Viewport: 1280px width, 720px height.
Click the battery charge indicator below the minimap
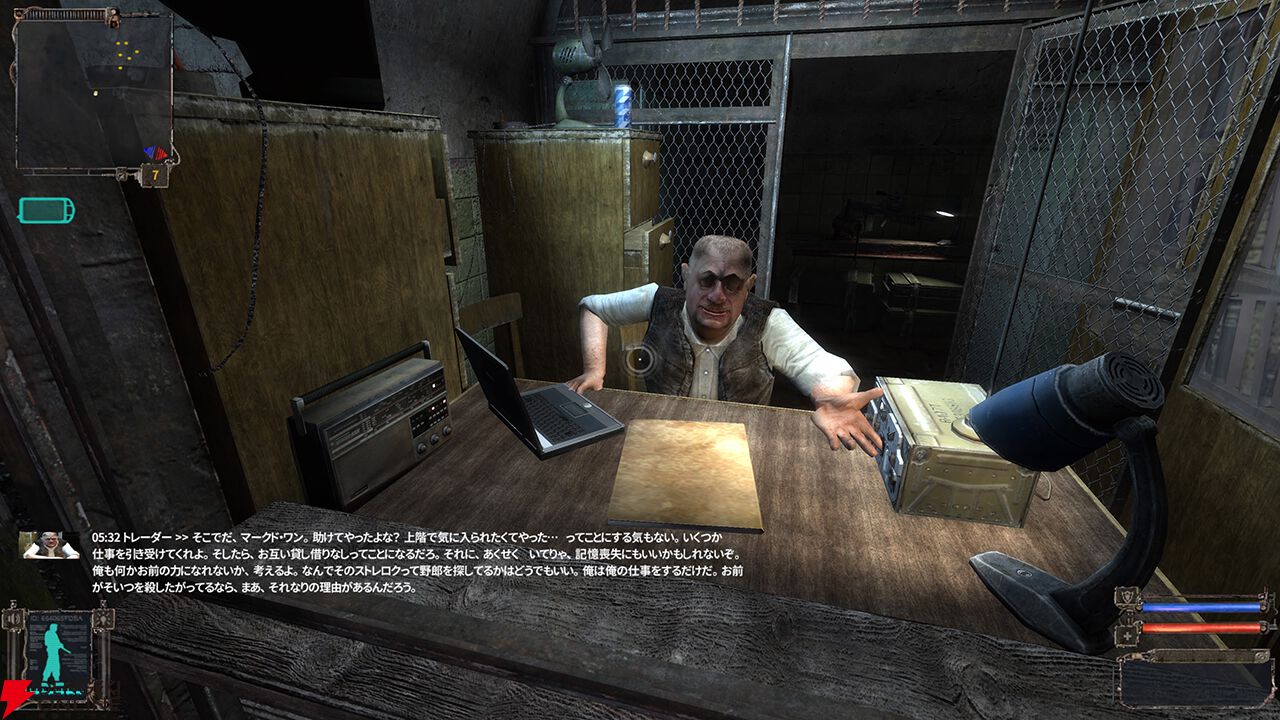click(x=45, y=208)
